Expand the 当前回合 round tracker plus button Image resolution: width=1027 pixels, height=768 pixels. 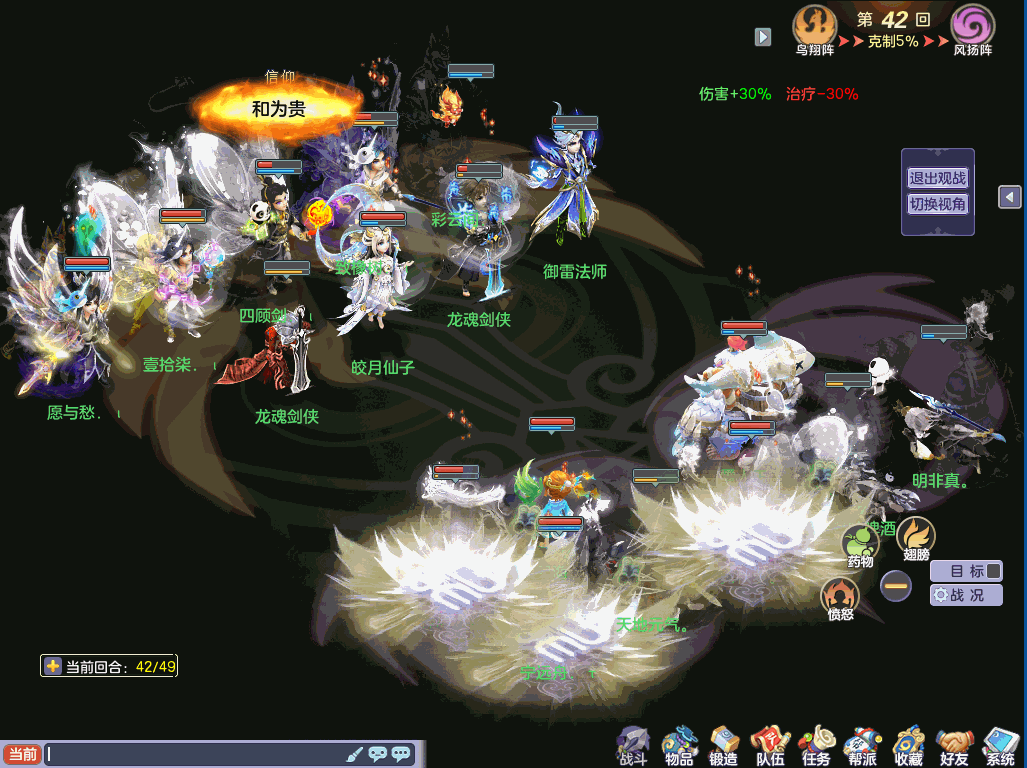tap(53, 667)
